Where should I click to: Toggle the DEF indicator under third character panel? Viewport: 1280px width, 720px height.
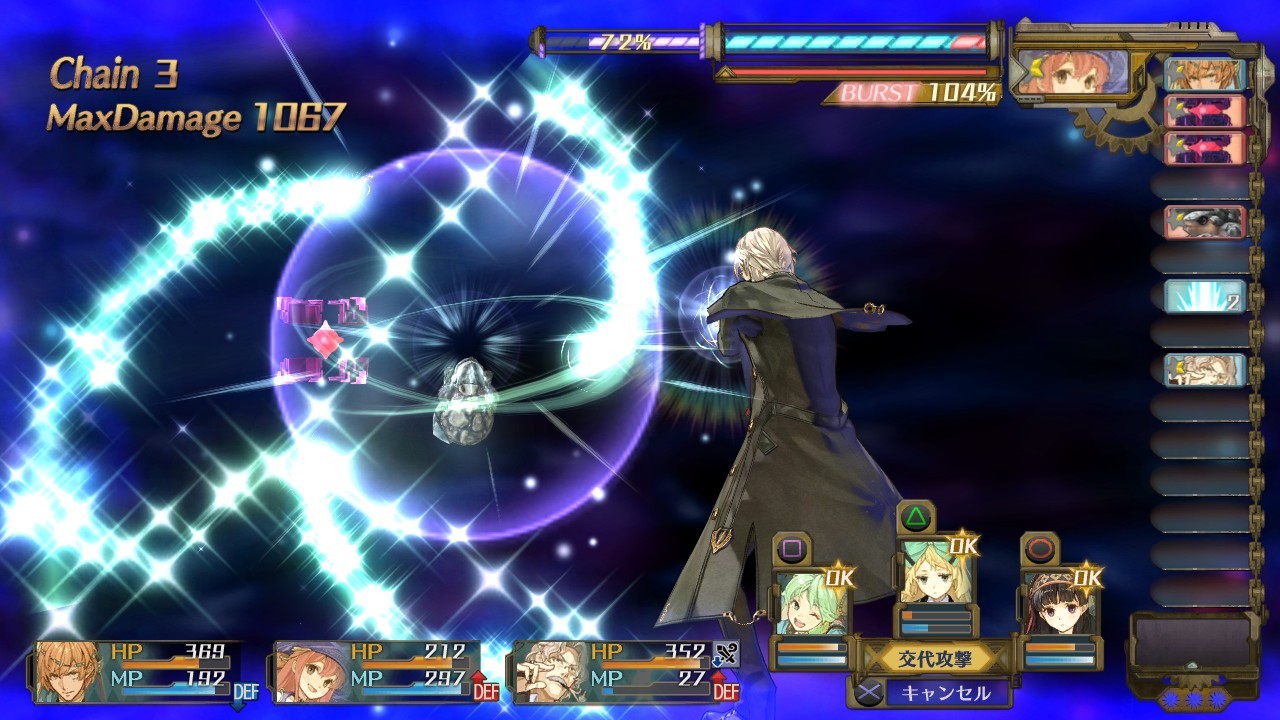click(727, 692)
